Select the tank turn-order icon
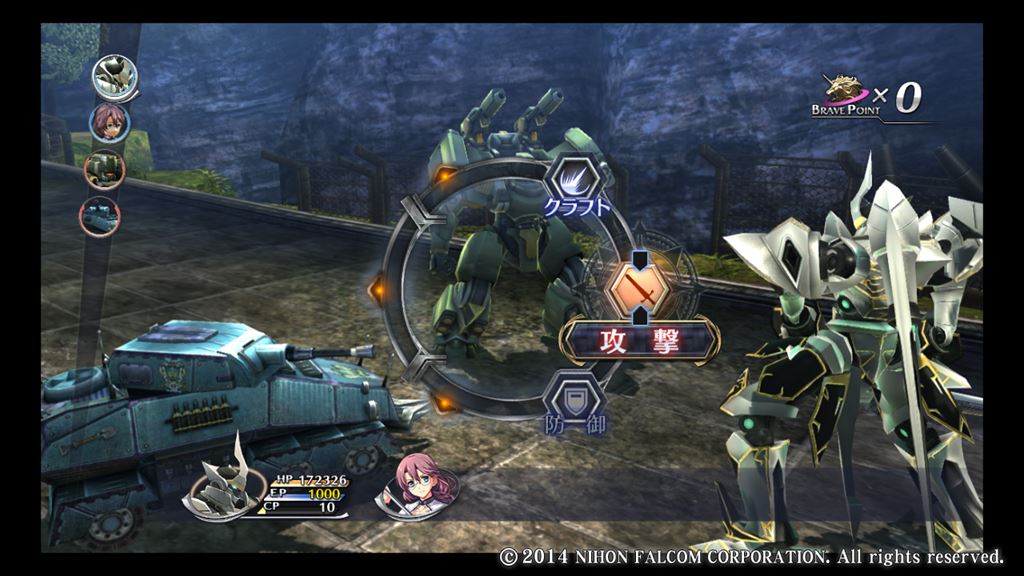This screenshot has width=1024, height=576. click(x=100, y=215)
